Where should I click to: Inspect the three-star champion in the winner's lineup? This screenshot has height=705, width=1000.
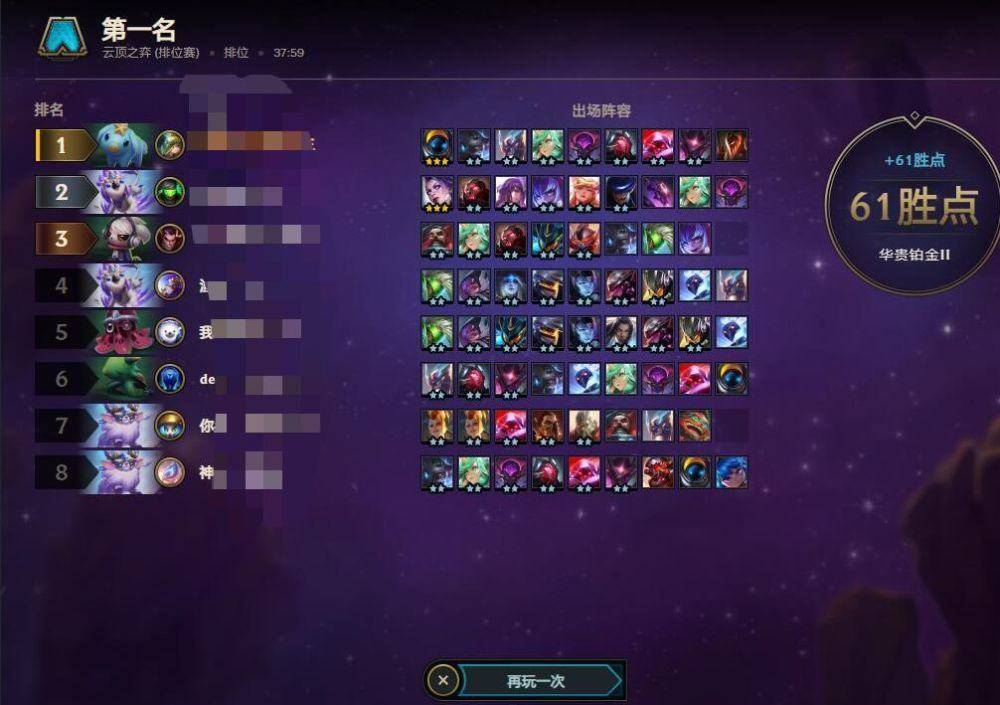(x=437, y=145)
